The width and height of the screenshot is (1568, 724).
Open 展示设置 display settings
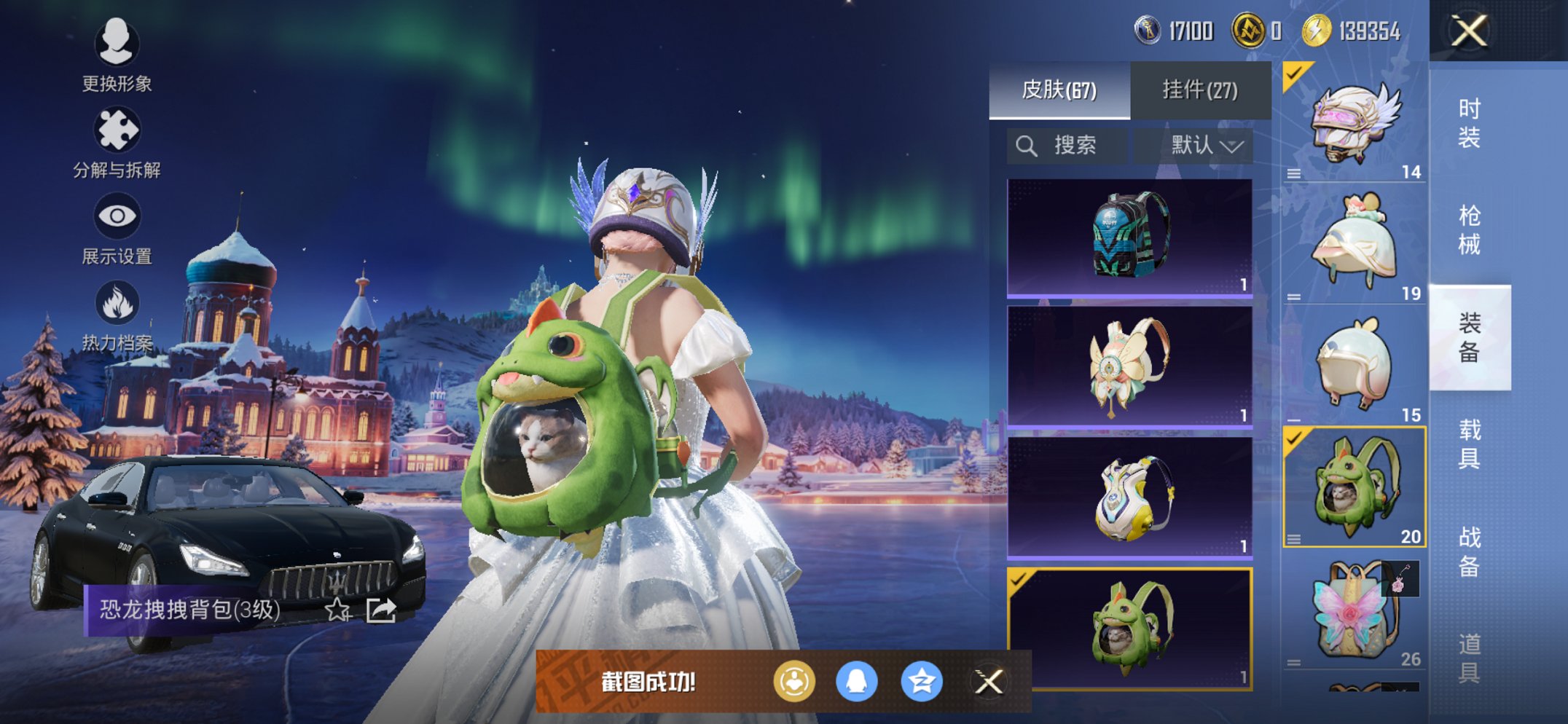(117, 229)
